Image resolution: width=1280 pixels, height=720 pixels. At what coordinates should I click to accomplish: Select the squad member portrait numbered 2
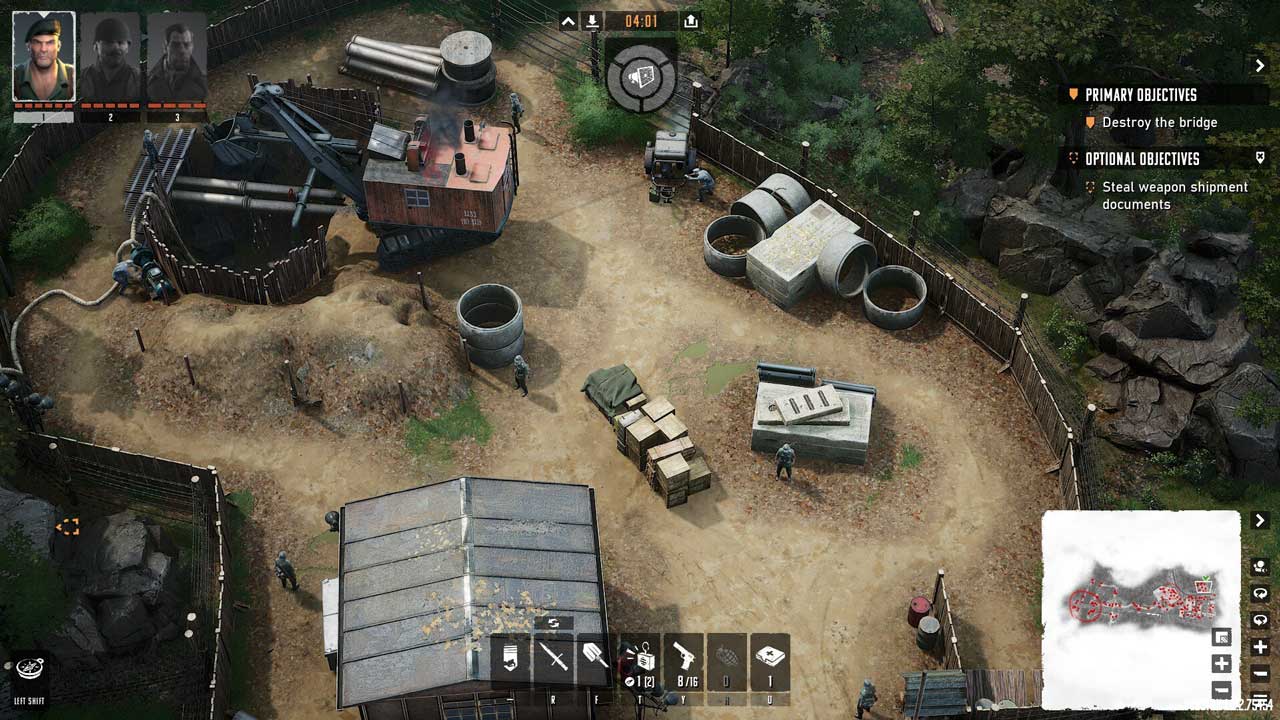110,56
